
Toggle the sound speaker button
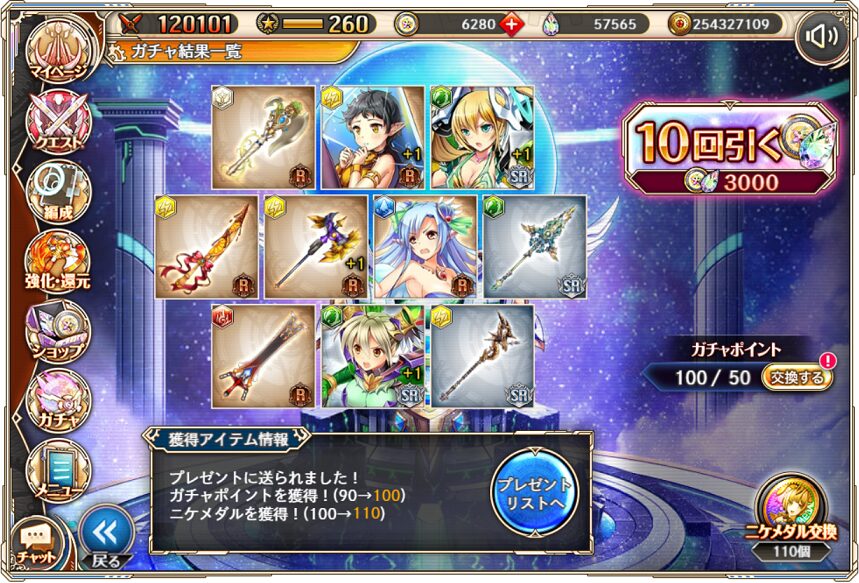822,39
